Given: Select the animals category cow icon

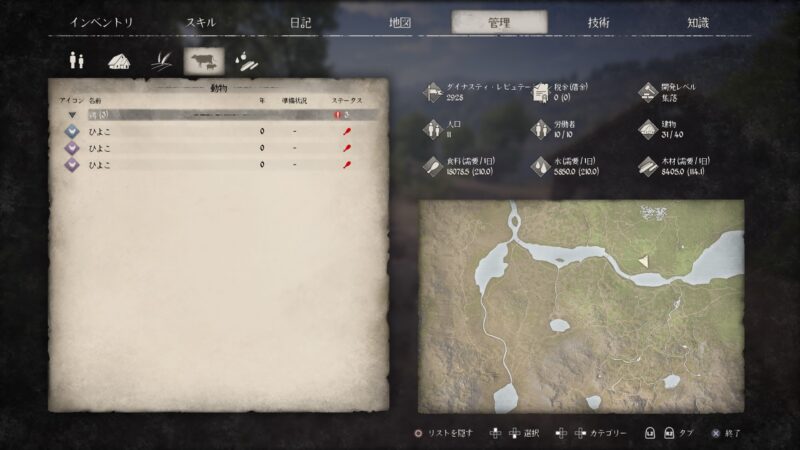Looking at the screenshot, I should point(204,61).
